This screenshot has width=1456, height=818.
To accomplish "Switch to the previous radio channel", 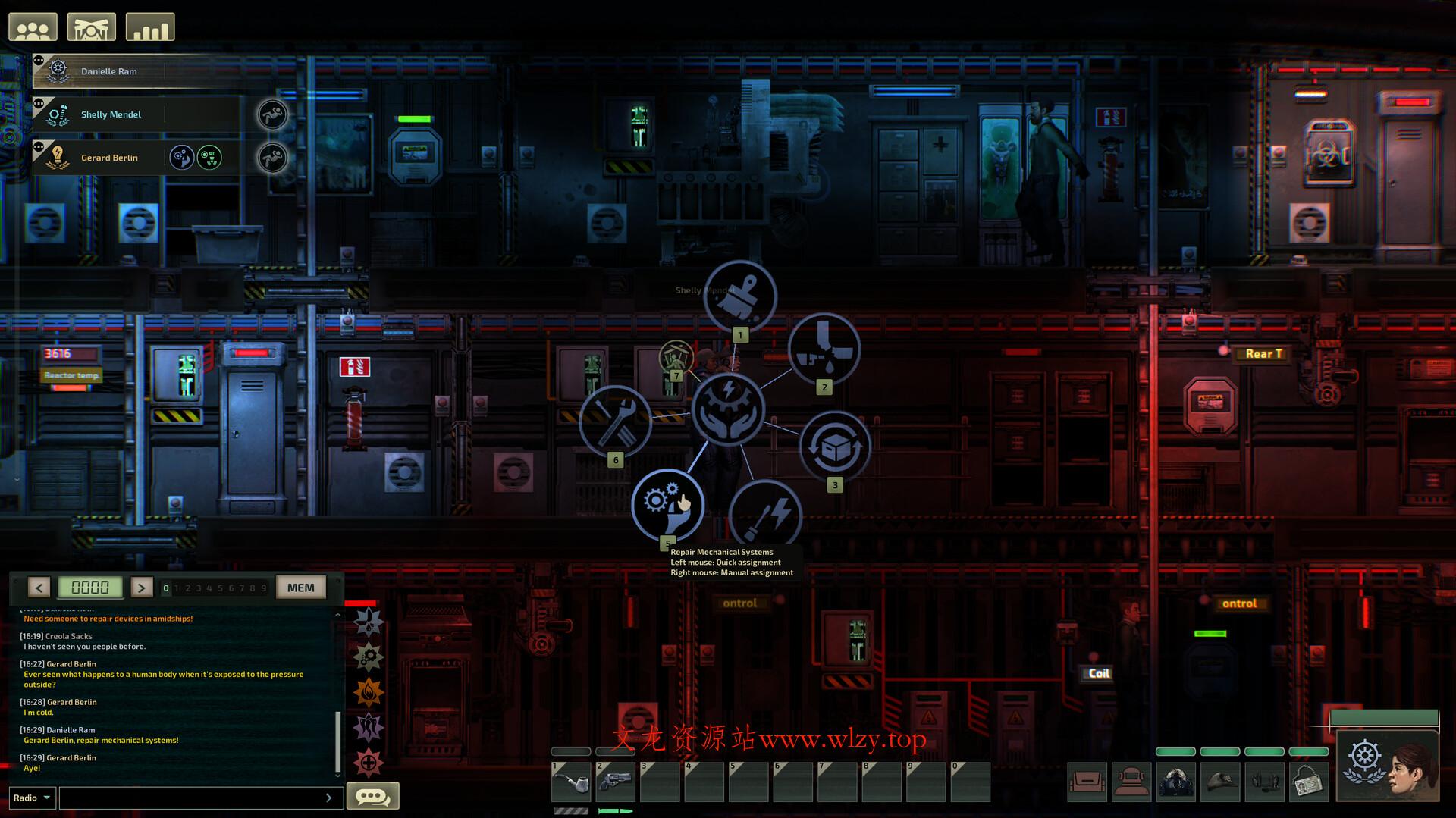I will coord(39,588).
